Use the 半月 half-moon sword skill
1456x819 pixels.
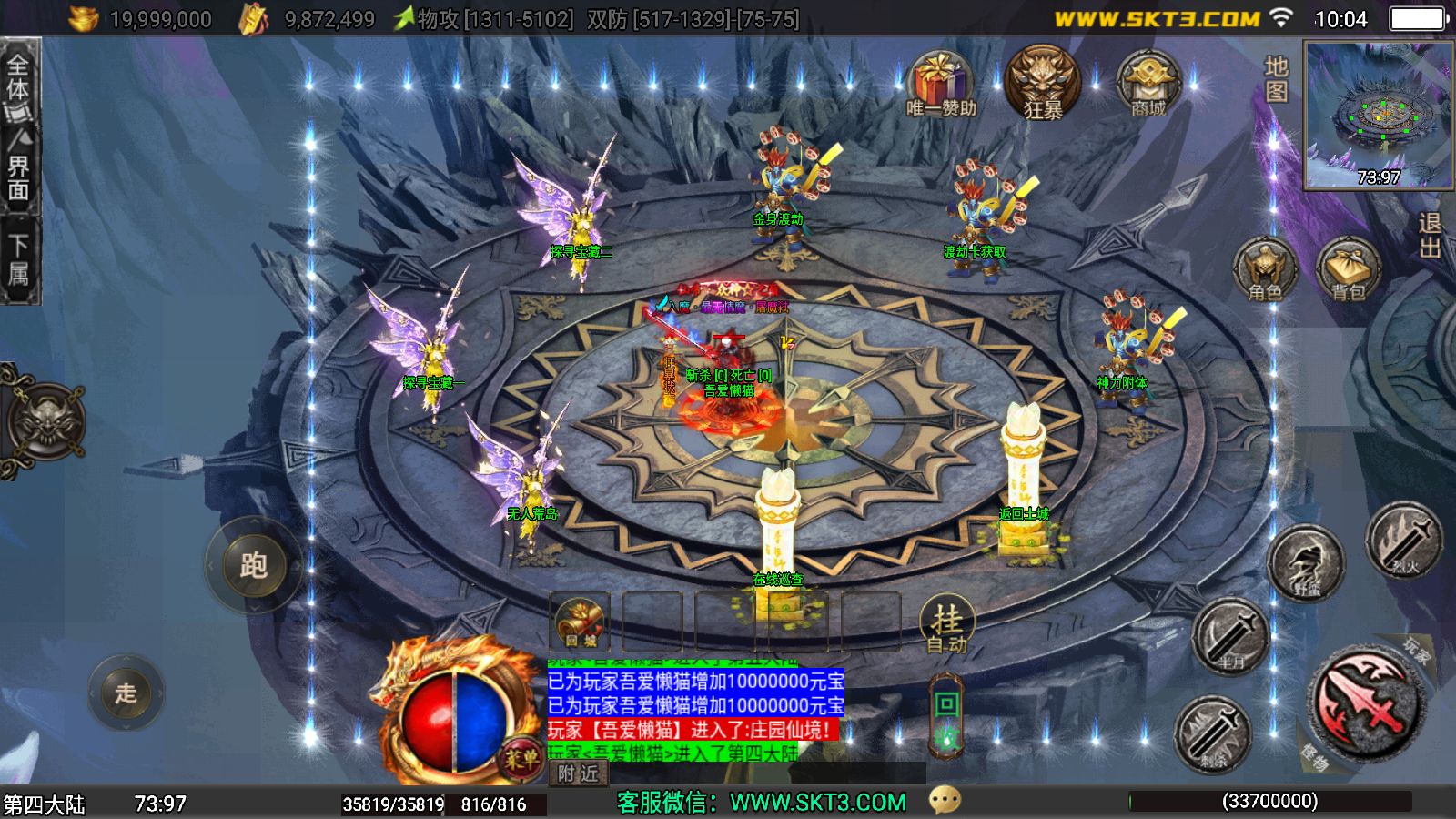1230,635
